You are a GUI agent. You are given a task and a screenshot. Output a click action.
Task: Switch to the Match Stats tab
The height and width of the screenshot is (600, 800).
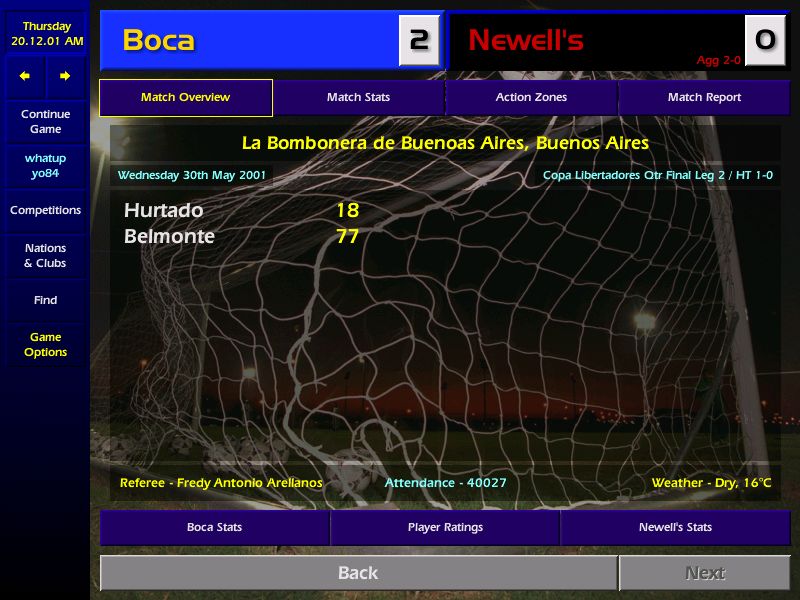pyautogui.click(x=358, y=98)
